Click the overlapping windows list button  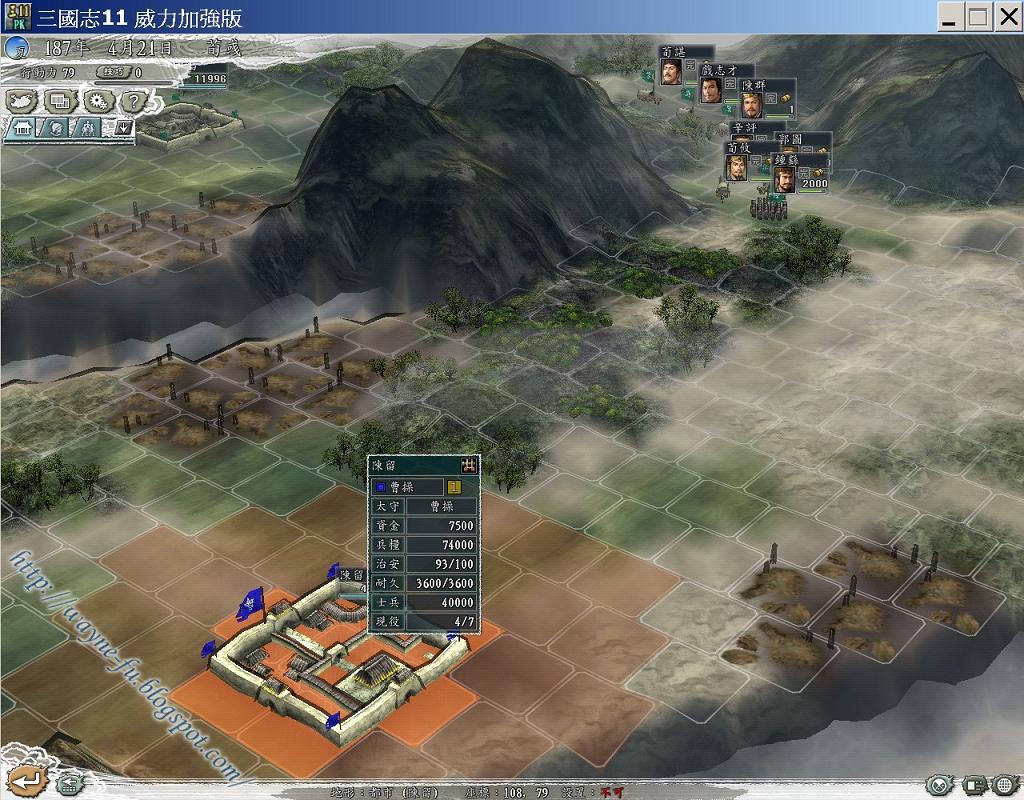tap(59, 101)
